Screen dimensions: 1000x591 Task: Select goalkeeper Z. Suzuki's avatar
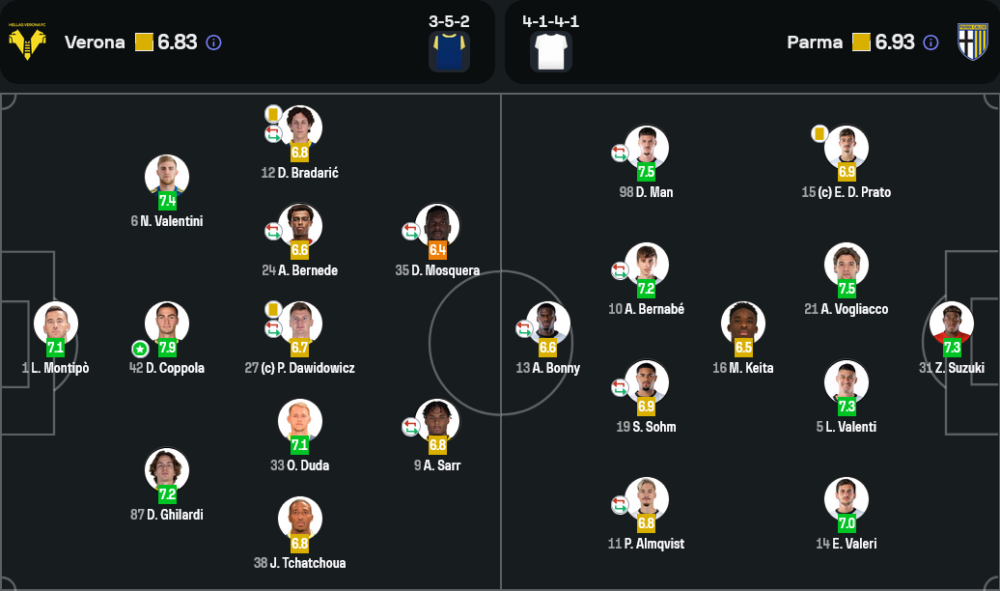coord(951,324)
